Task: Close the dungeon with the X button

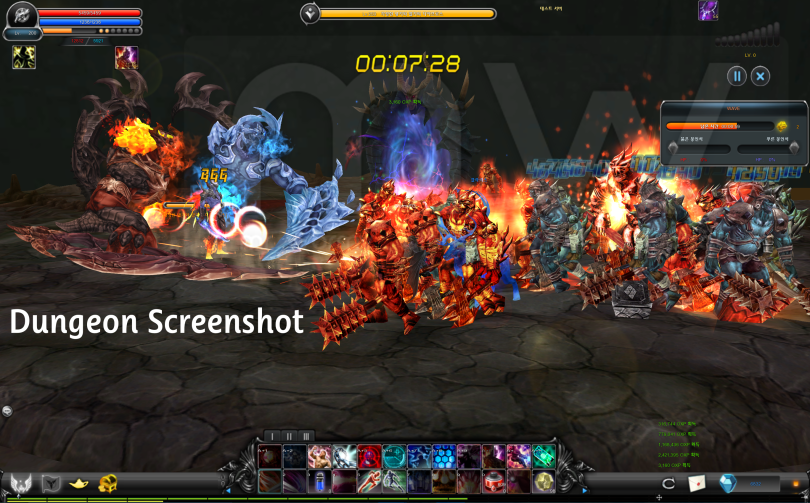Action: click(x=760, y=76)
